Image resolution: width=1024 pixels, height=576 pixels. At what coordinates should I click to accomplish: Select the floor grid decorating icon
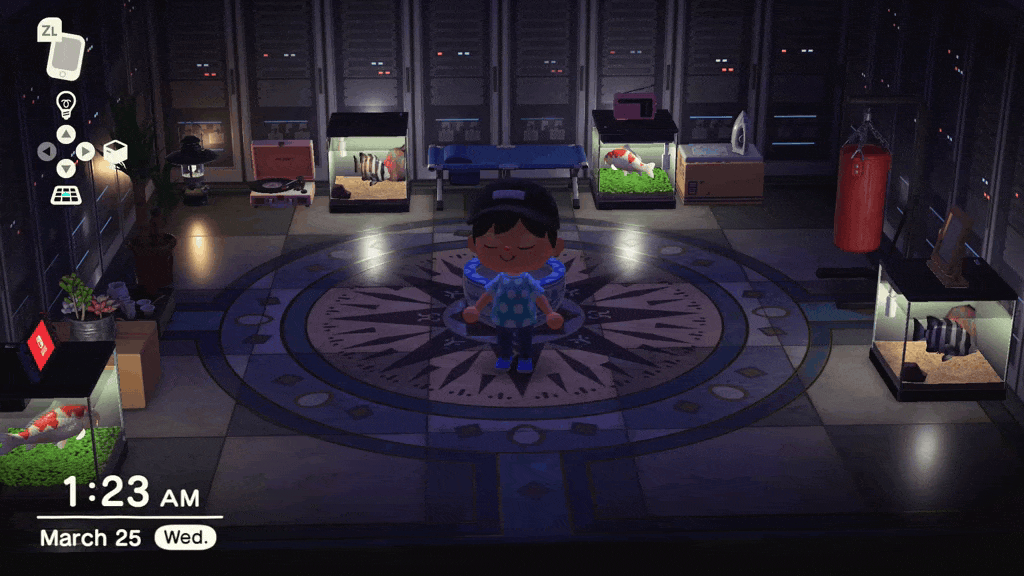tap(66, 194)
